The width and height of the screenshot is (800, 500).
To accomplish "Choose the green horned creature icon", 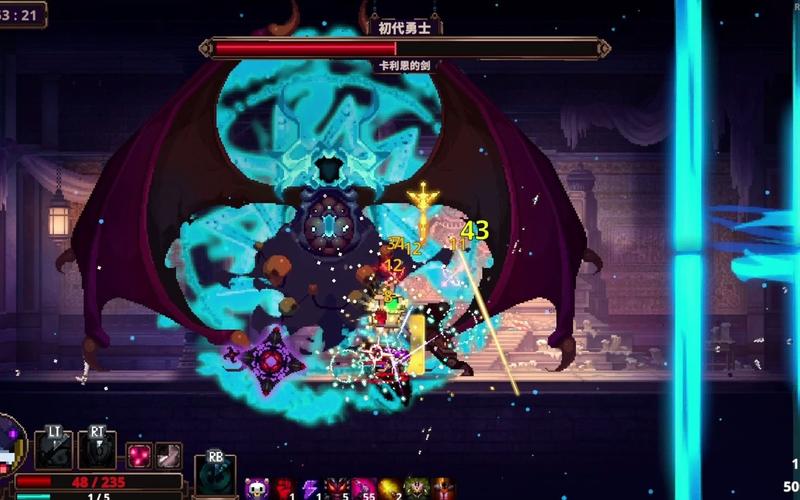I will coord(415,489).
